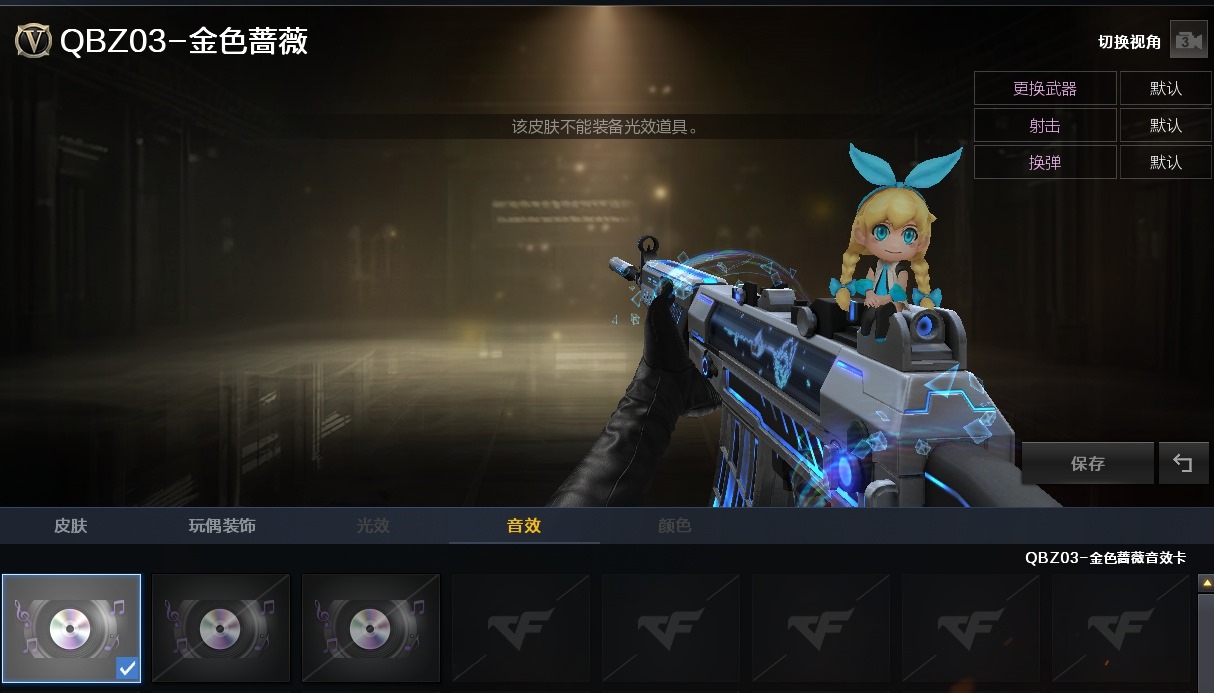The width and height of the screenshot is (1214, 693).
Task: Select the 换弹 reload animation option
Action: pos(1045,162)
